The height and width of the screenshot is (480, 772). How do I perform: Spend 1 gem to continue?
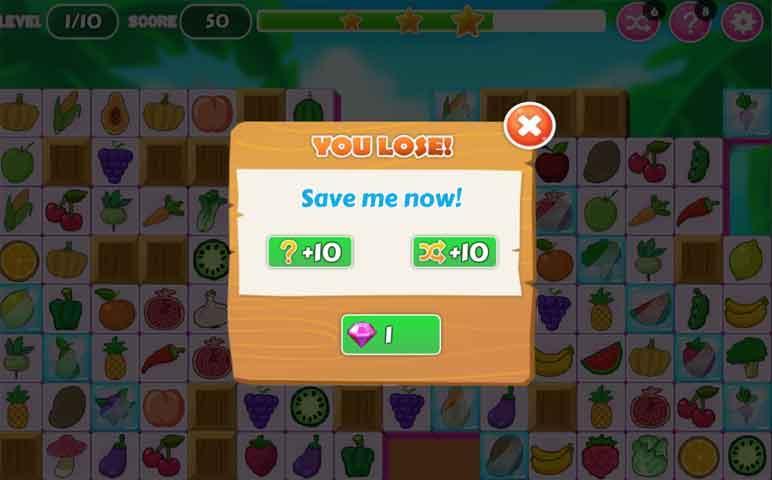(391, 335)
